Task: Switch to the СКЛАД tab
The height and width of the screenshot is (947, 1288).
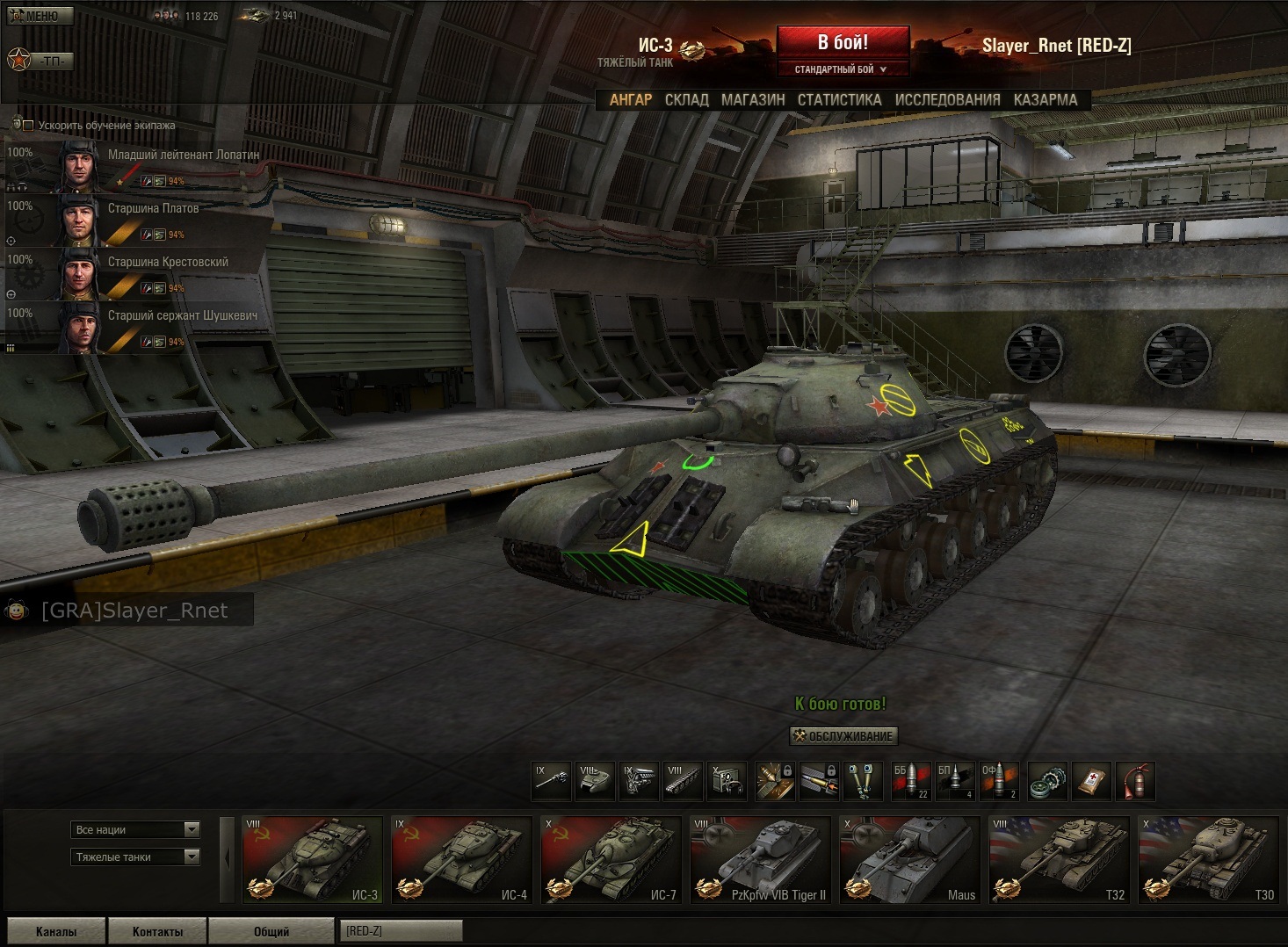Action: pos(686,100)
